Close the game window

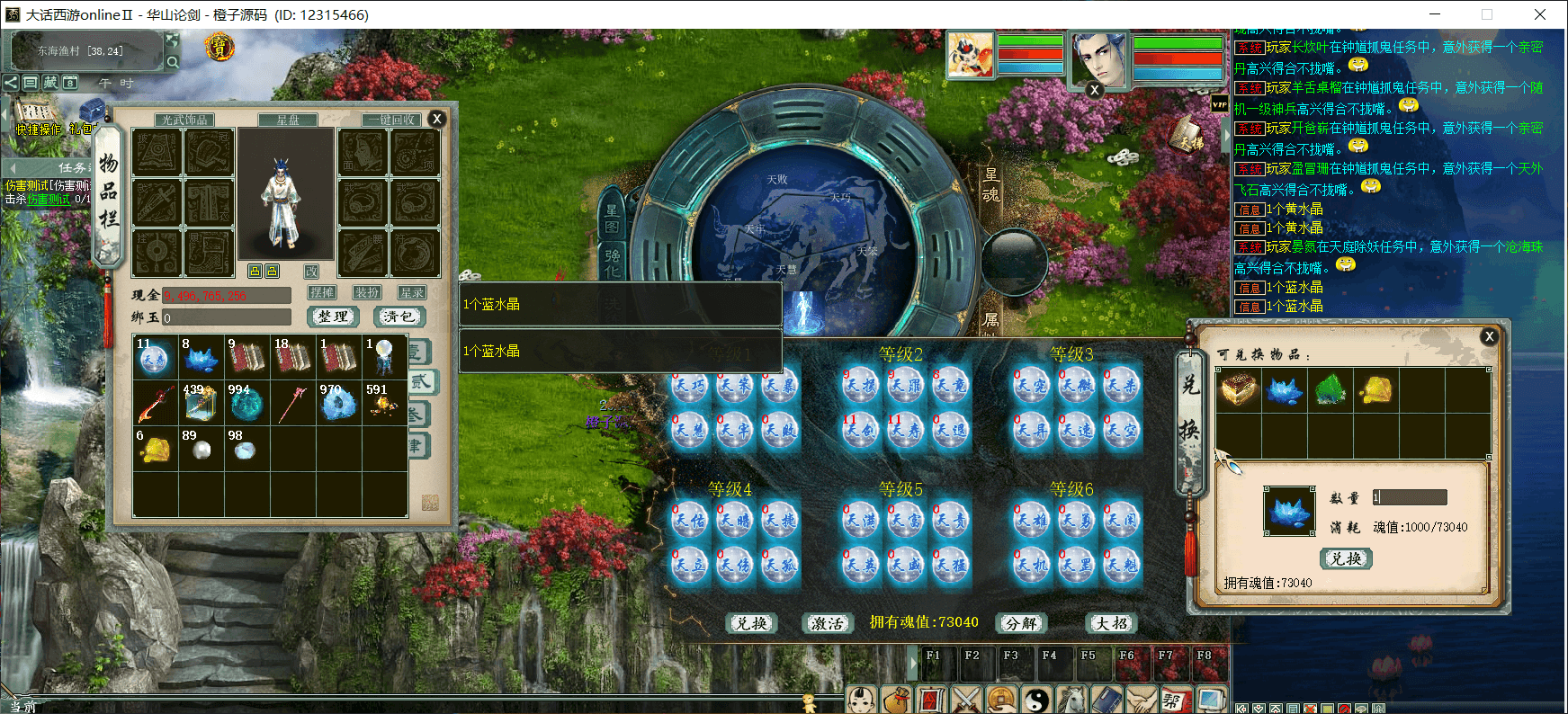(1539, 14)
